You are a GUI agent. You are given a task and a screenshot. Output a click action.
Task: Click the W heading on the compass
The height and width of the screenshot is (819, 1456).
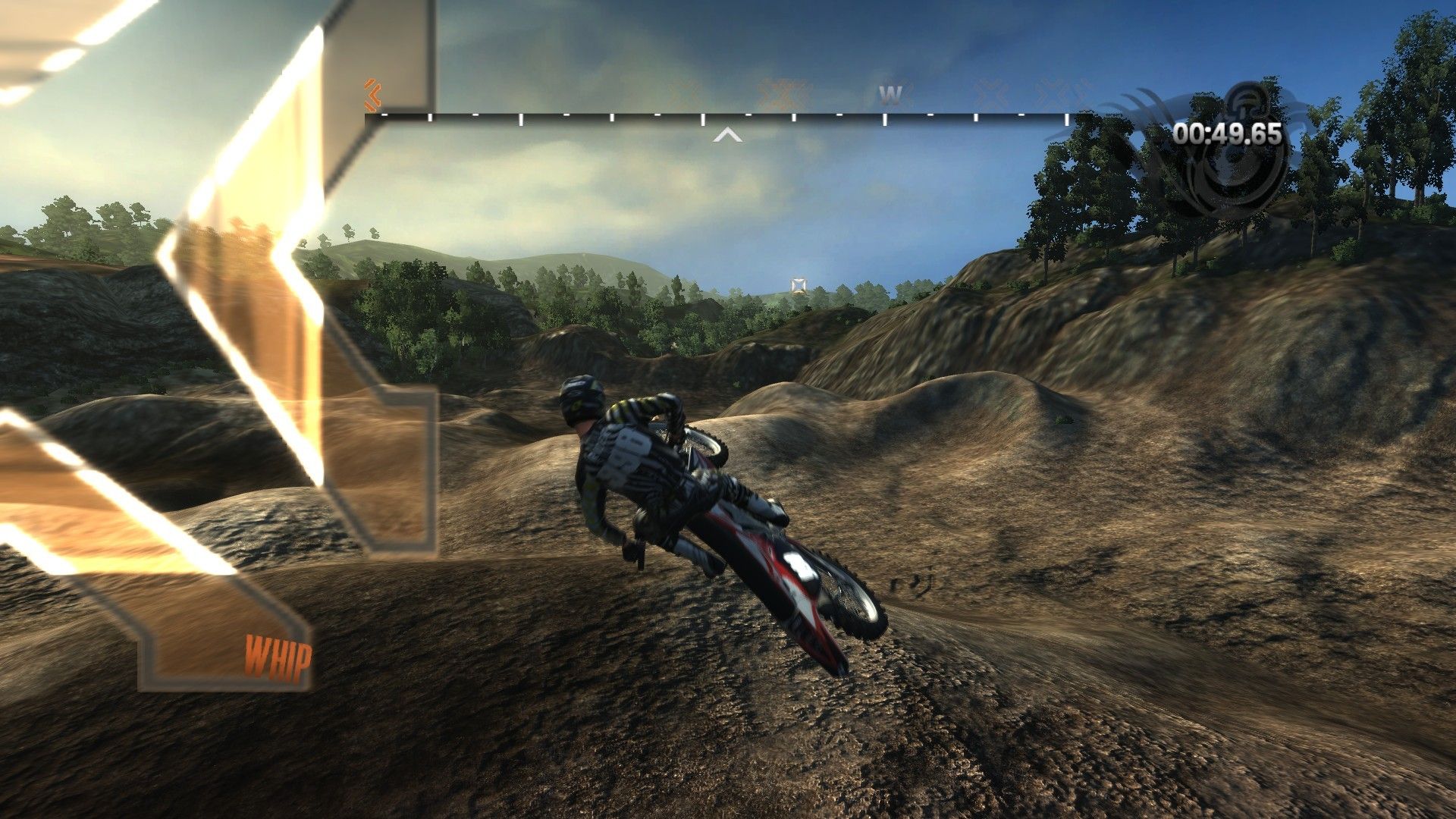coord(890,95)
